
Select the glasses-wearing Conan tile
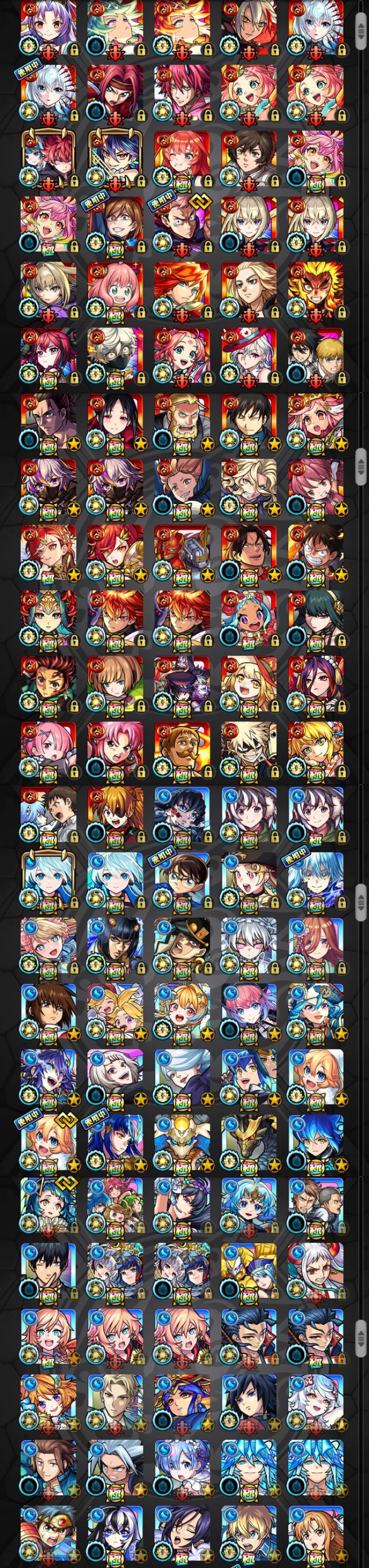(x=182, y=879)
